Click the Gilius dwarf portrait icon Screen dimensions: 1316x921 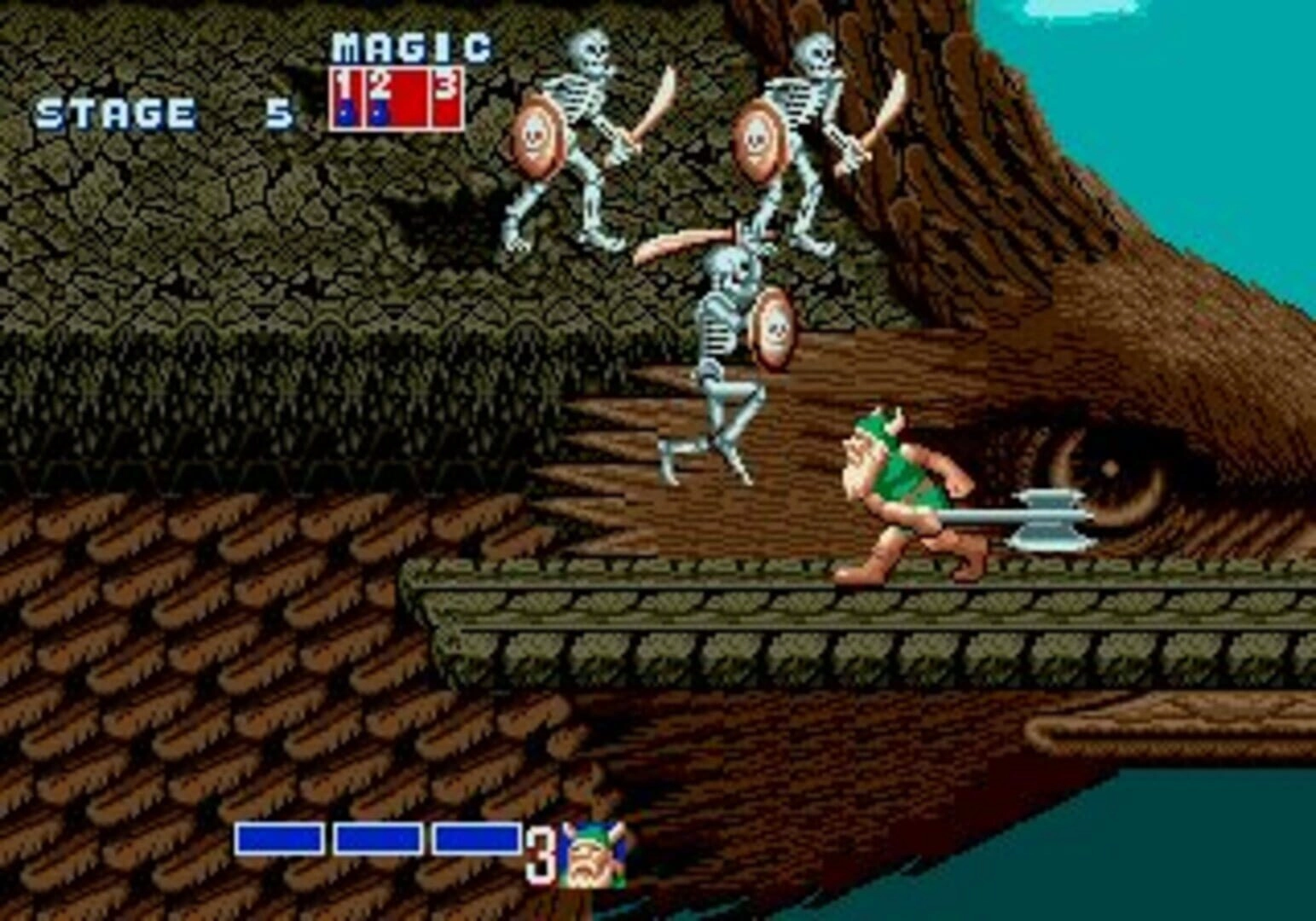pos(596,855)
